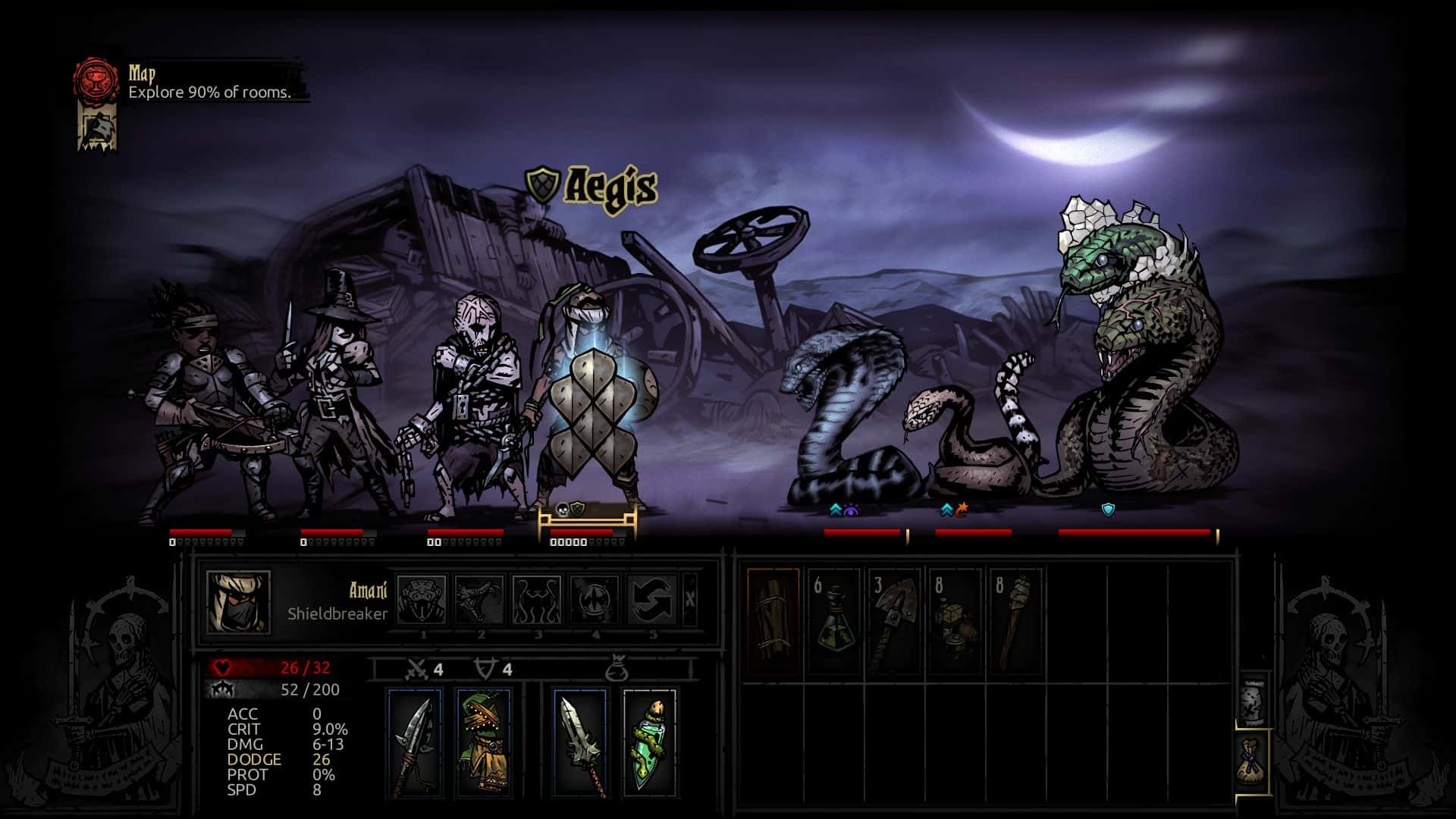Image resolution: width=1456 pixels, height=819 pixels.
Task: Click the swap position arrows skill
Action: tap(652, 600)
